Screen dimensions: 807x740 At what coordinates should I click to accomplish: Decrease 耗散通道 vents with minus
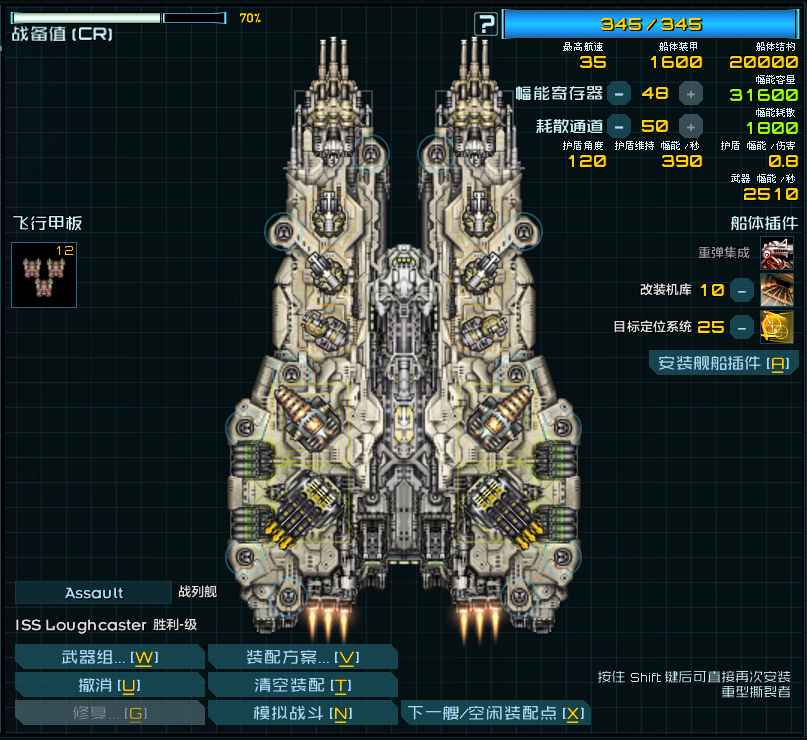pos(619,126)
